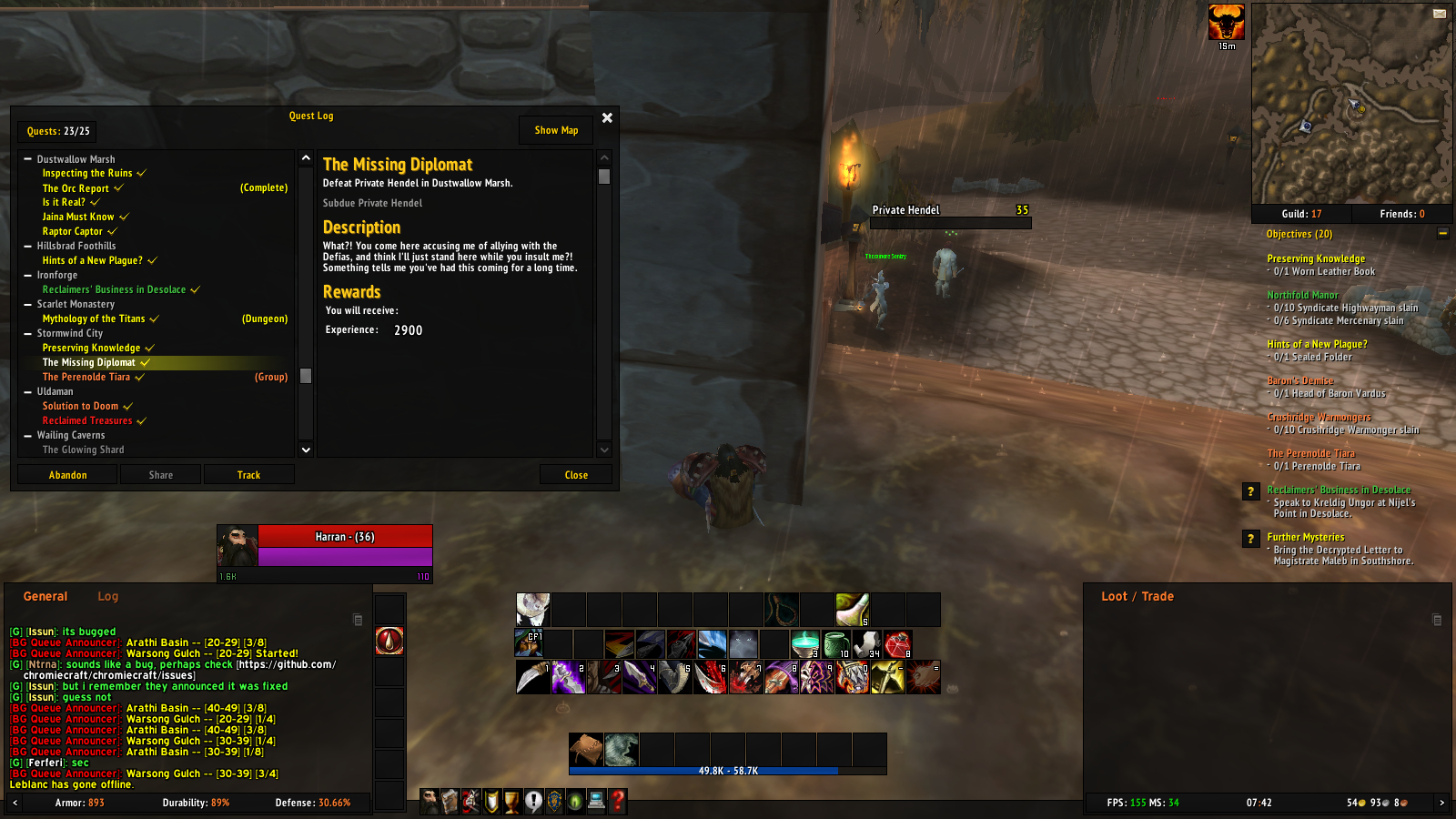Toggle quest tracking with the Track button
This screenshot has height=819, width=1456.
coord(248,474)
